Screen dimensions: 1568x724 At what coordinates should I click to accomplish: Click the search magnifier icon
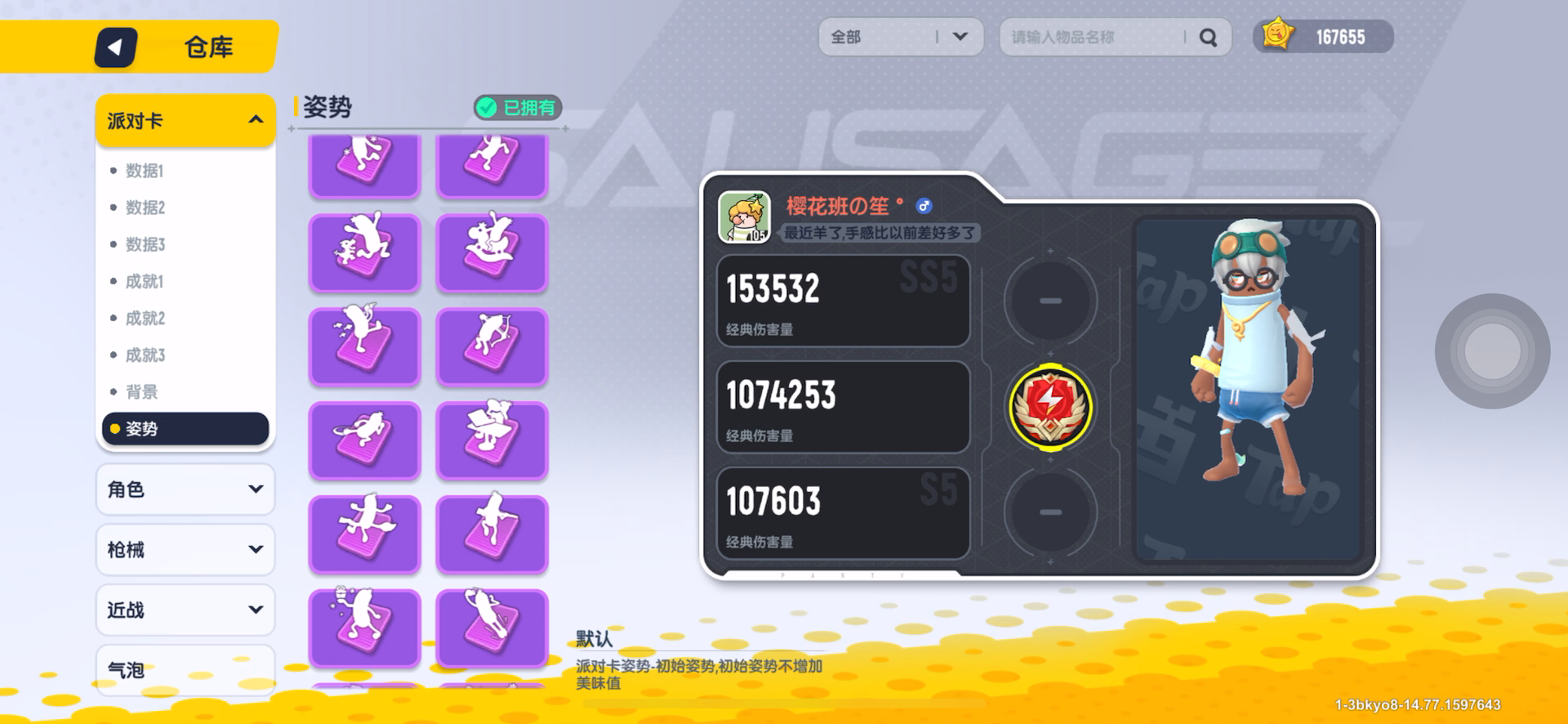pos(1207,37)
